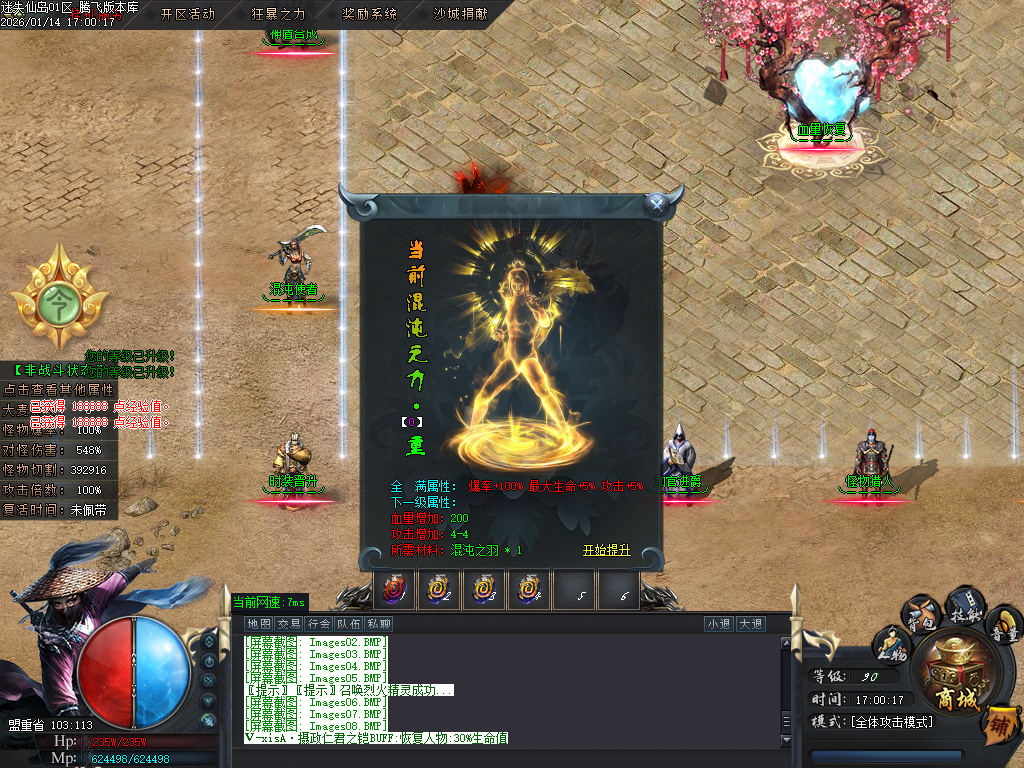This screenshot has height=768, width=1024.
Task: Switch to the 私聊 chat tab
Action: coord(378,624)
